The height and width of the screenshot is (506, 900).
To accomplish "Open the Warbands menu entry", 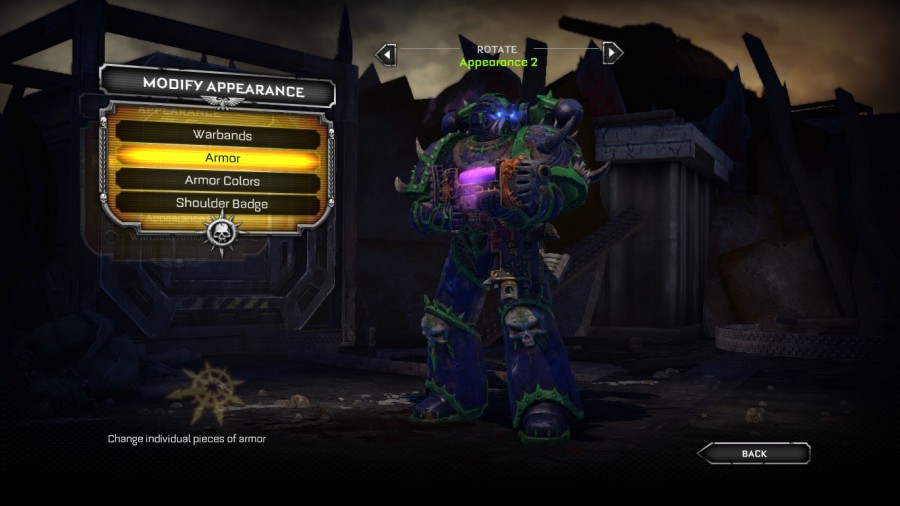I will tap(222, 135).
